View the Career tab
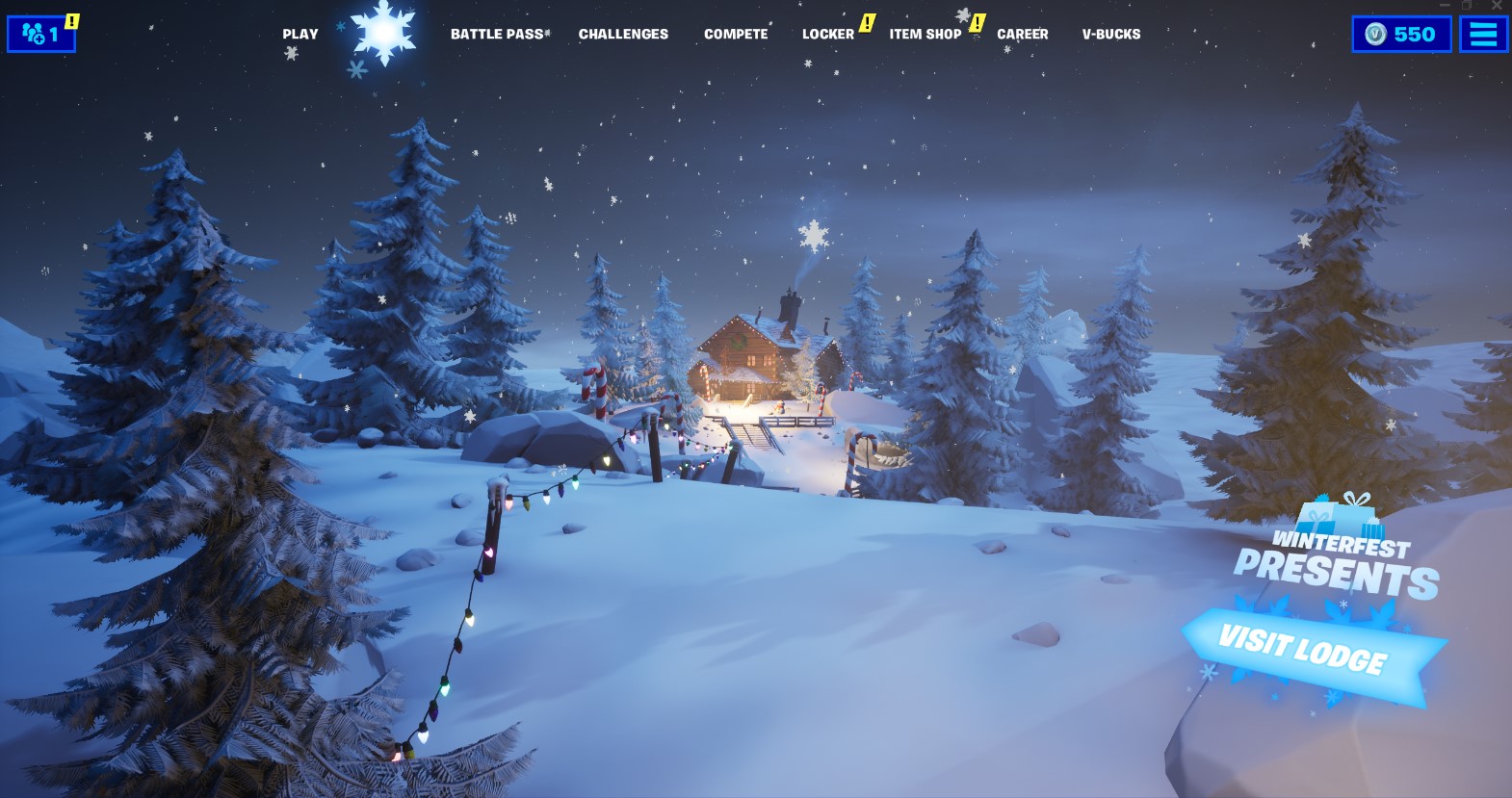 pyautogui.click(x=1023, y=34)
